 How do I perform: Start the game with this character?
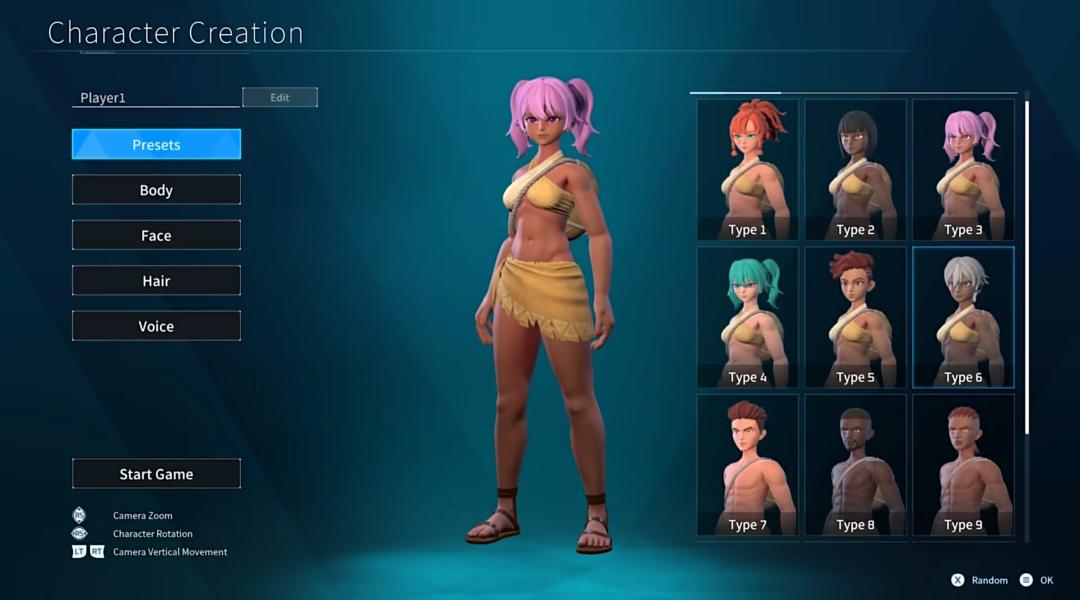click(156, 474)
